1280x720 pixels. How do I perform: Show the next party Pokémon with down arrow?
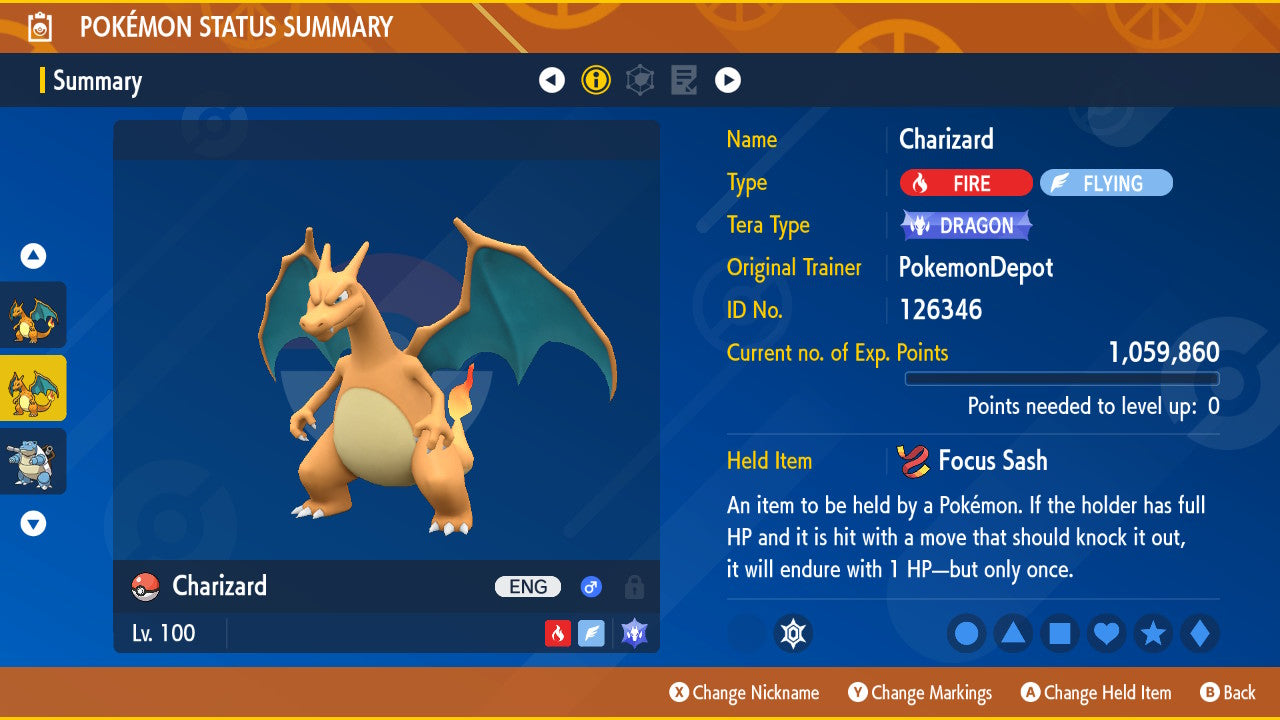(33, 523)
